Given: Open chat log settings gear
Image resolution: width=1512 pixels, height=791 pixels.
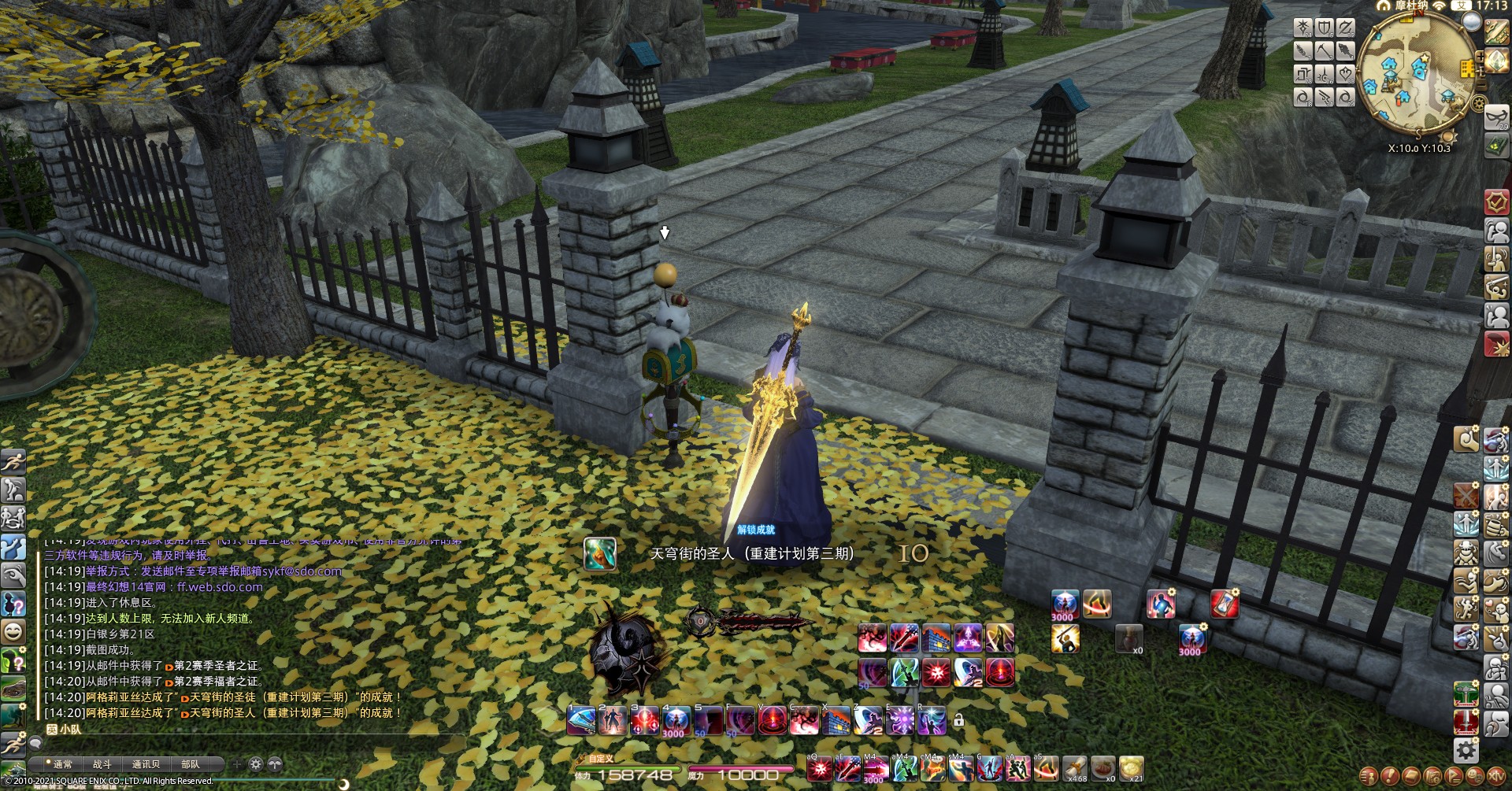Looking at the screenshot, I should 256,764.
